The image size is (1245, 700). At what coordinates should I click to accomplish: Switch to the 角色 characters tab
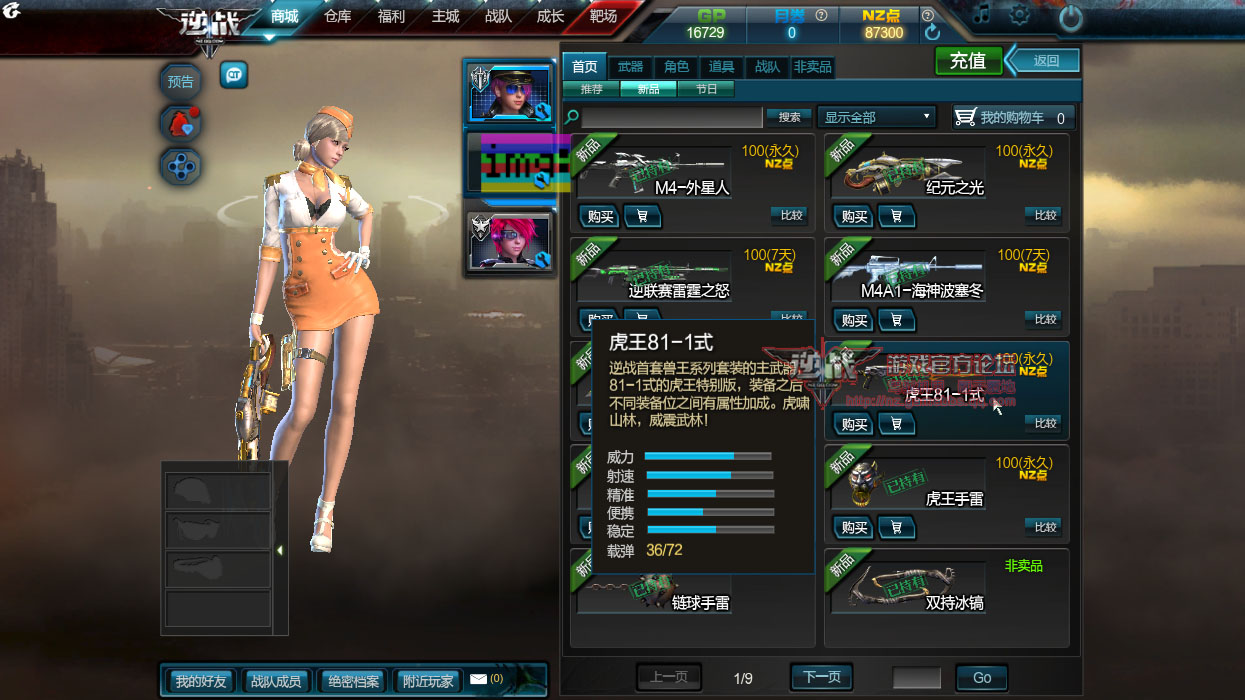[676, 67]
